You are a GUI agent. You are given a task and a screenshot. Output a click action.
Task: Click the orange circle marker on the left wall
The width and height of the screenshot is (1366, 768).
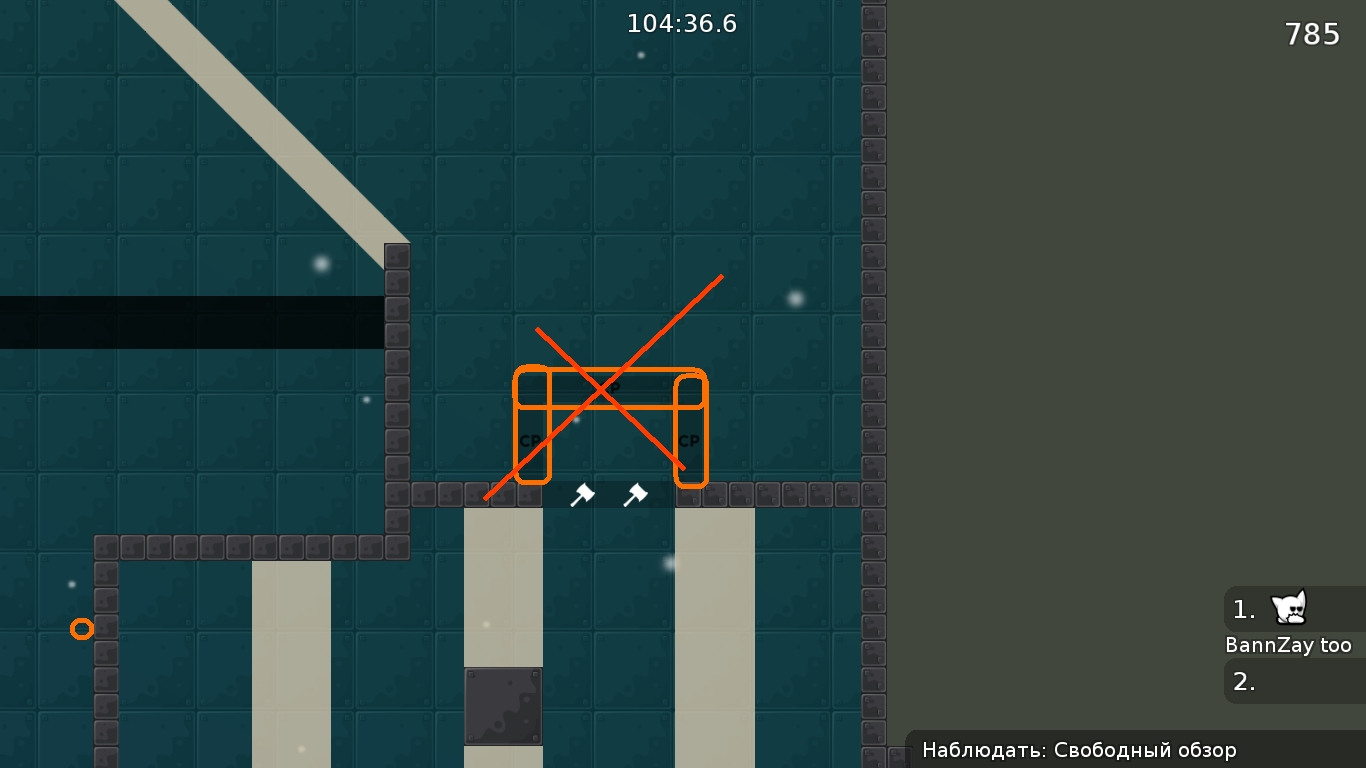tap(82, 628)
